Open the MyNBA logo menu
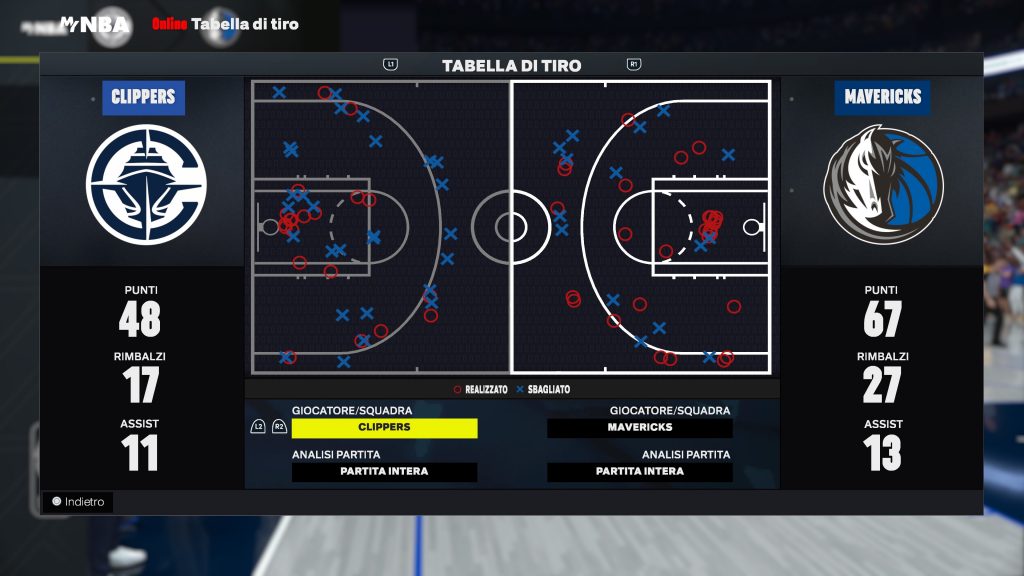This screenshot has height=576, width=1024. point(95,24)
